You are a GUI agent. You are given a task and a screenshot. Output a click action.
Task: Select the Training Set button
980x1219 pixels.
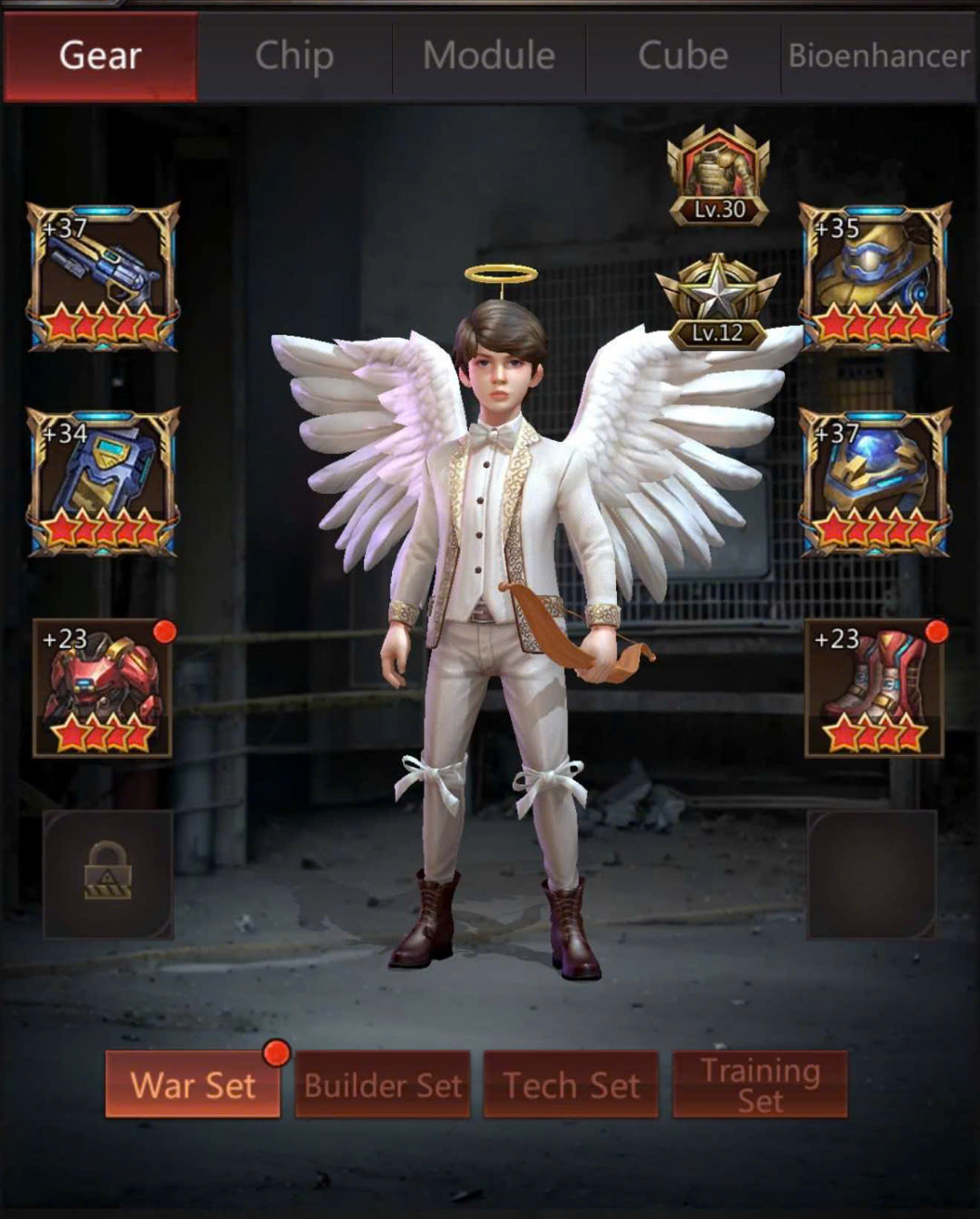tap(759, 1085)
